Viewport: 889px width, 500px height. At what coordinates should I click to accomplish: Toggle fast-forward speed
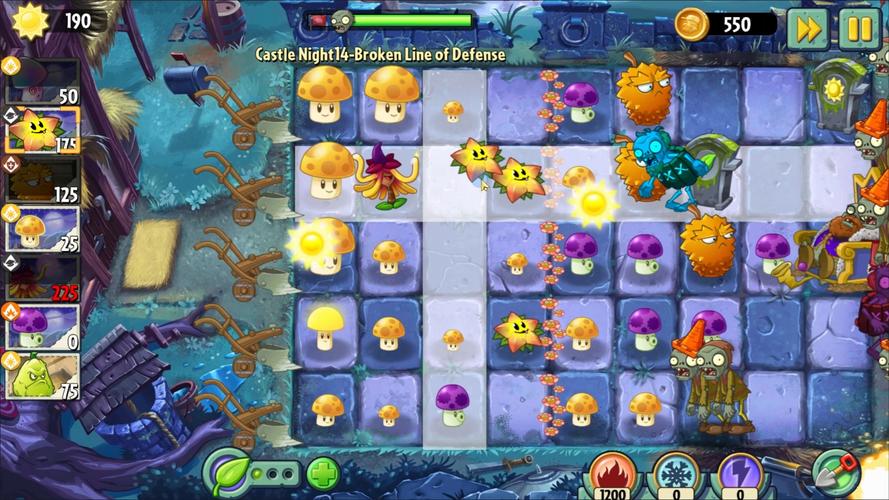(x=807, y=28)
